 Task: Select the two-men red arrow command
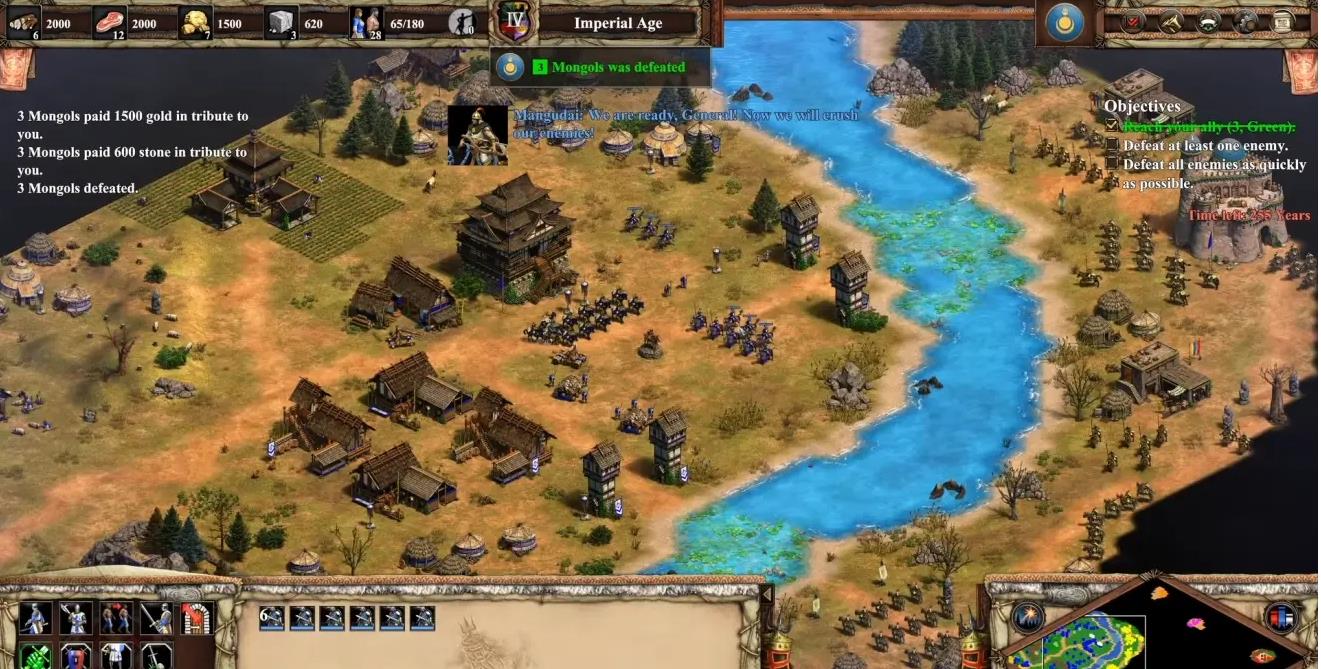click(x=116, y=618)
